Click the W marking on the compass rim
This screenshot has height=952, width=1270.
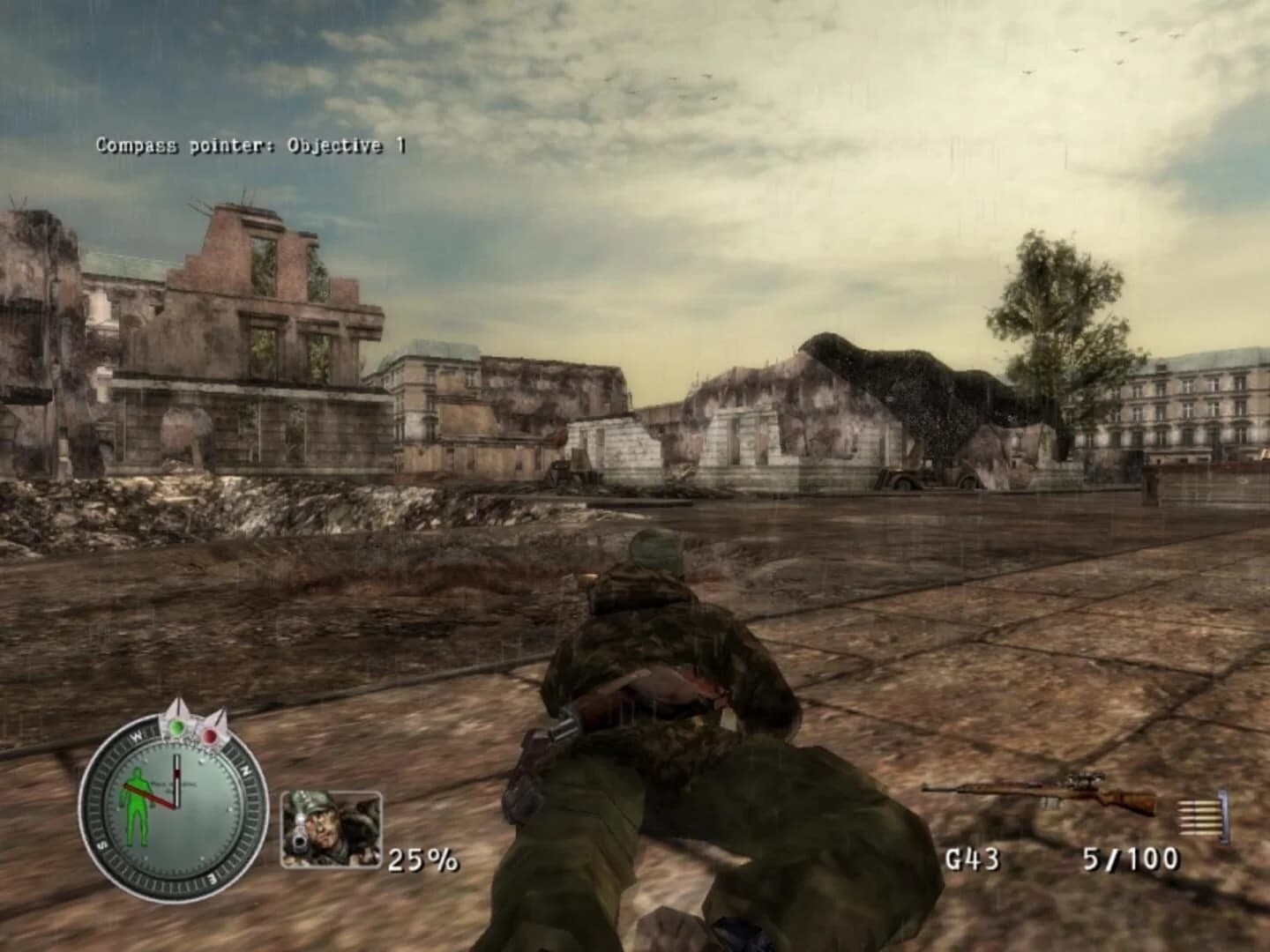138,735
